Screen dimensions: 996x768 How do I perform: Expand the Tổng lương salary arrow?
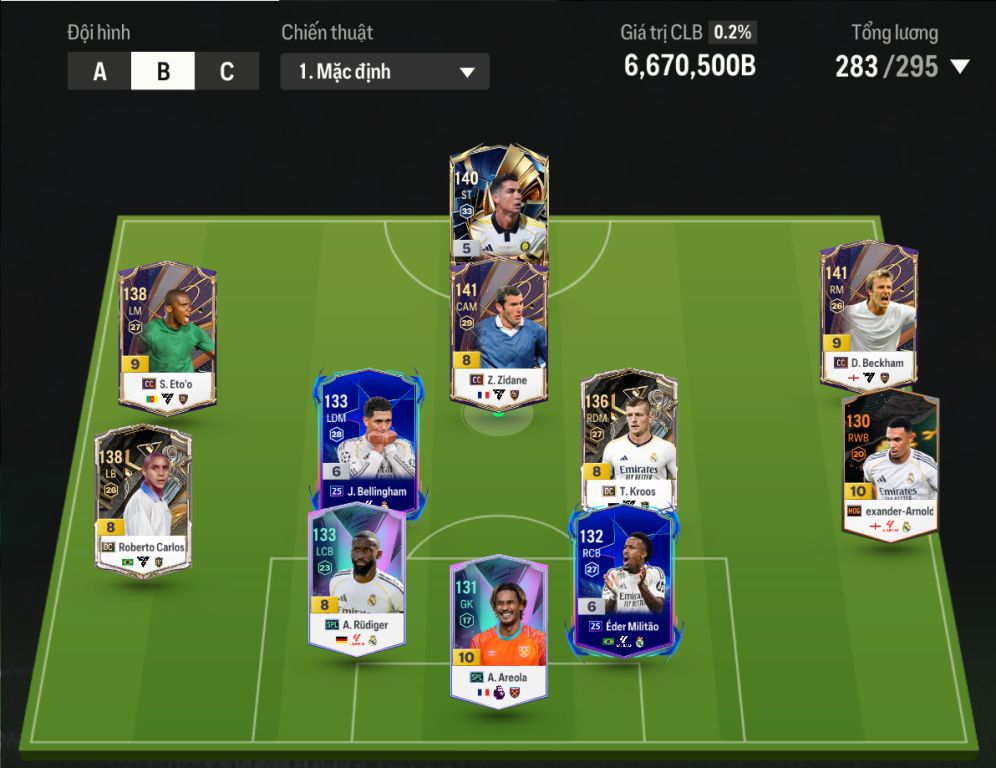pos(960,67)
